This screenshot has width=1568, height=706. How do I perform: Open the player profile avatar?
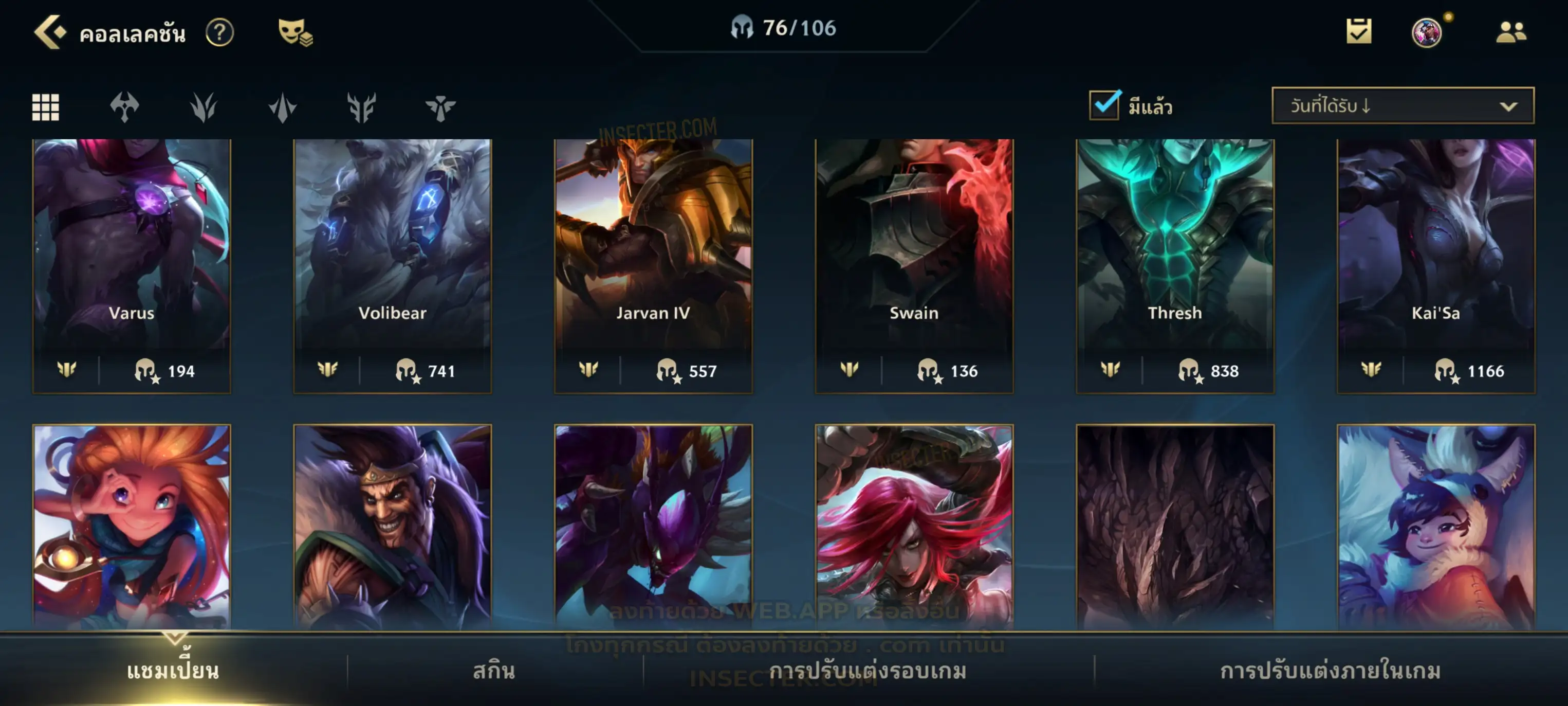[x=1426, y=32]
